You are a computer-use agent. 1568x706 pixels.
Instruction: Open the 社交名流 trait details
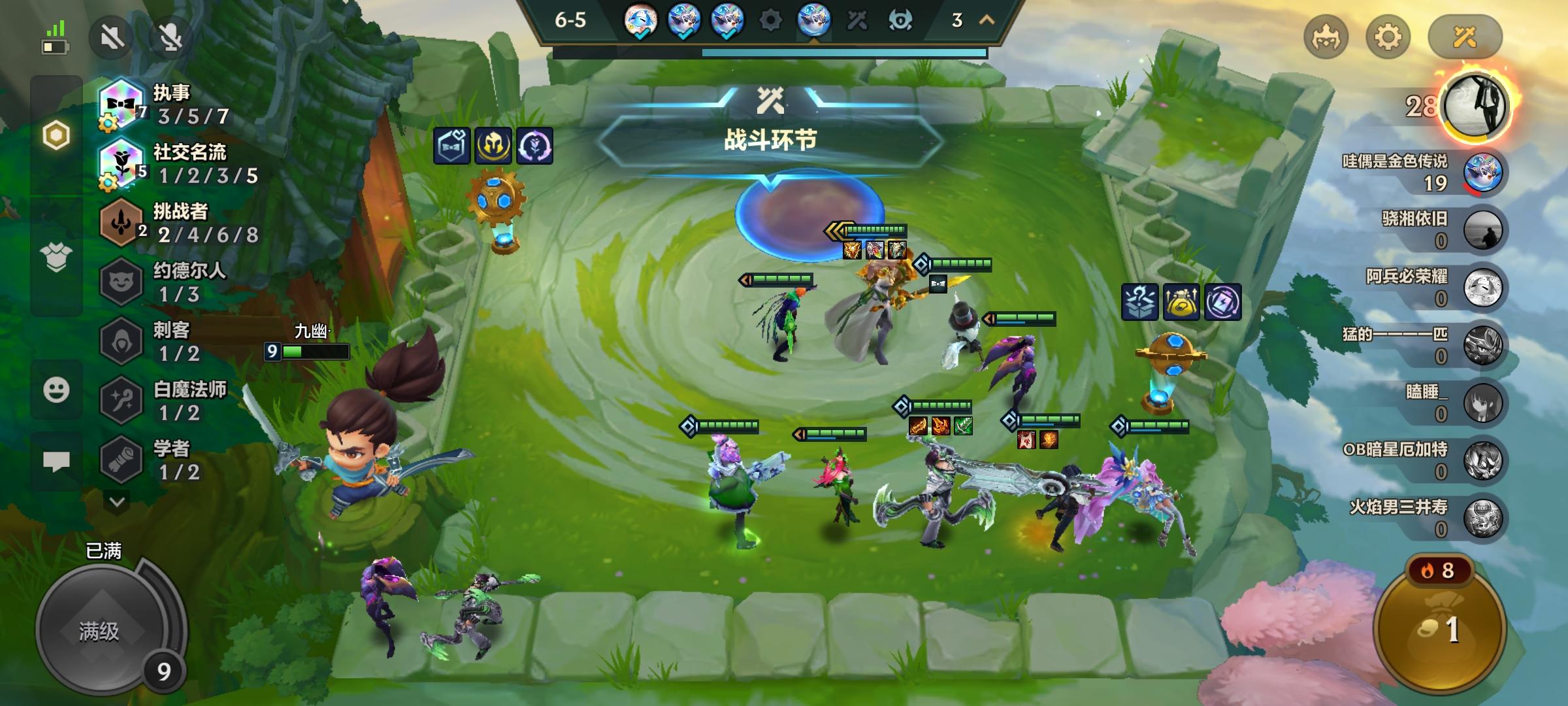pos(121,162)
